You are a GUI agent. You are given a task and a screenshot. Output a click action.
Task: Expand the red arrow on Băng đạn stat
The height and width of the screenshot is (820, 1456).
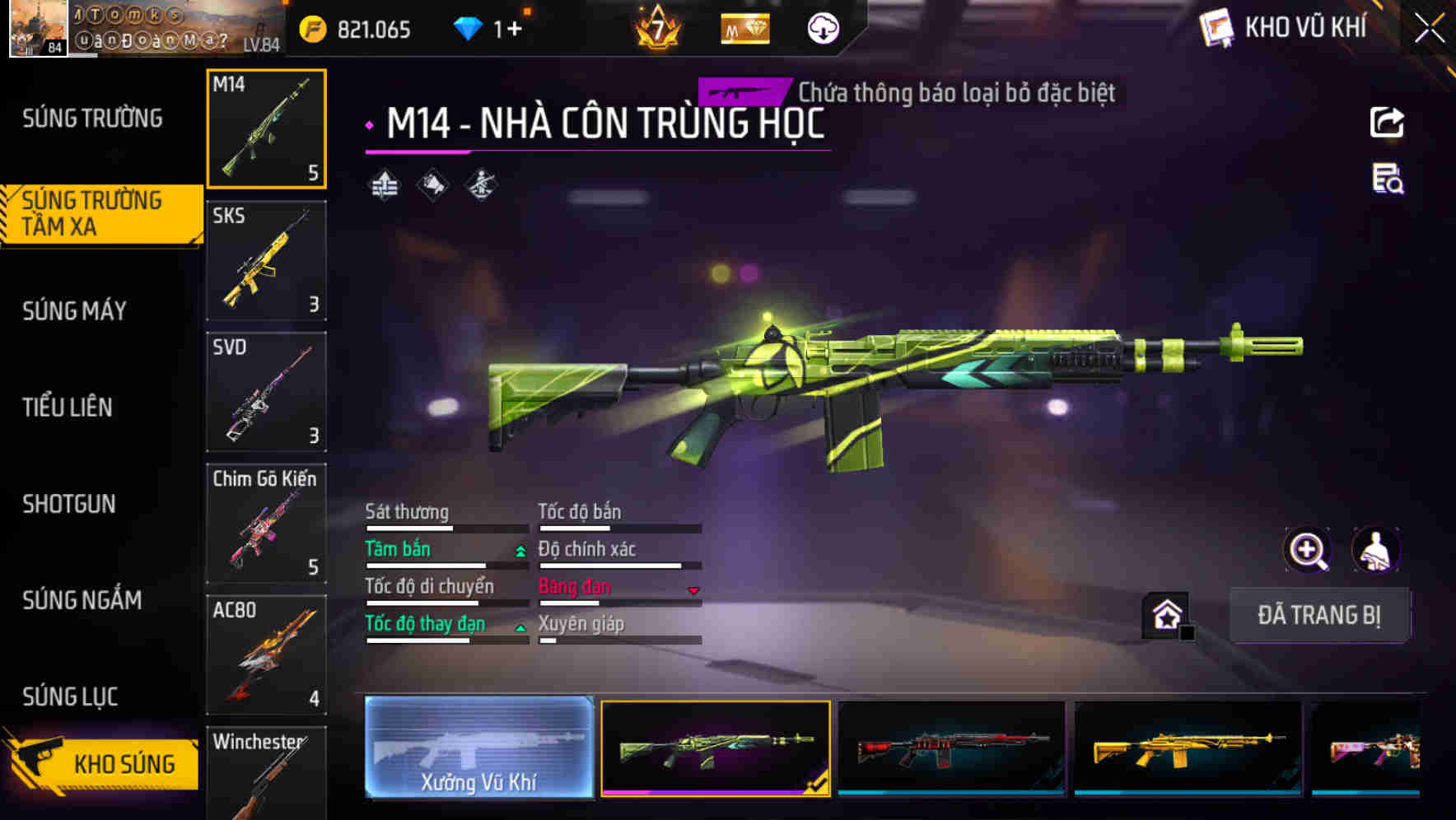pos(693,590)
